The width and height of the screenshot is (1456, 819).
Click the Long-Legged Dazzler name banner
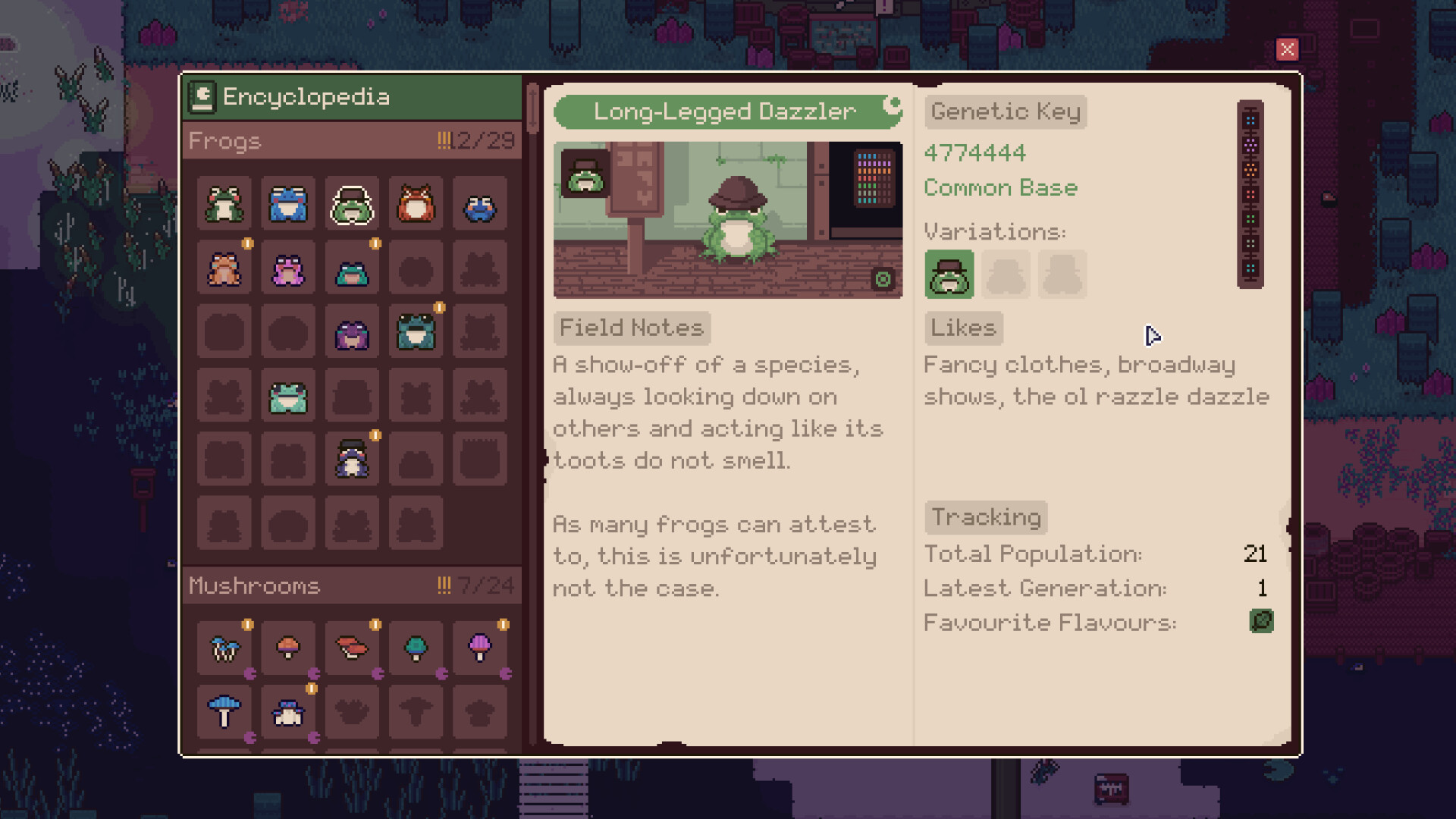pyautogui.click(x=724, y=111)
